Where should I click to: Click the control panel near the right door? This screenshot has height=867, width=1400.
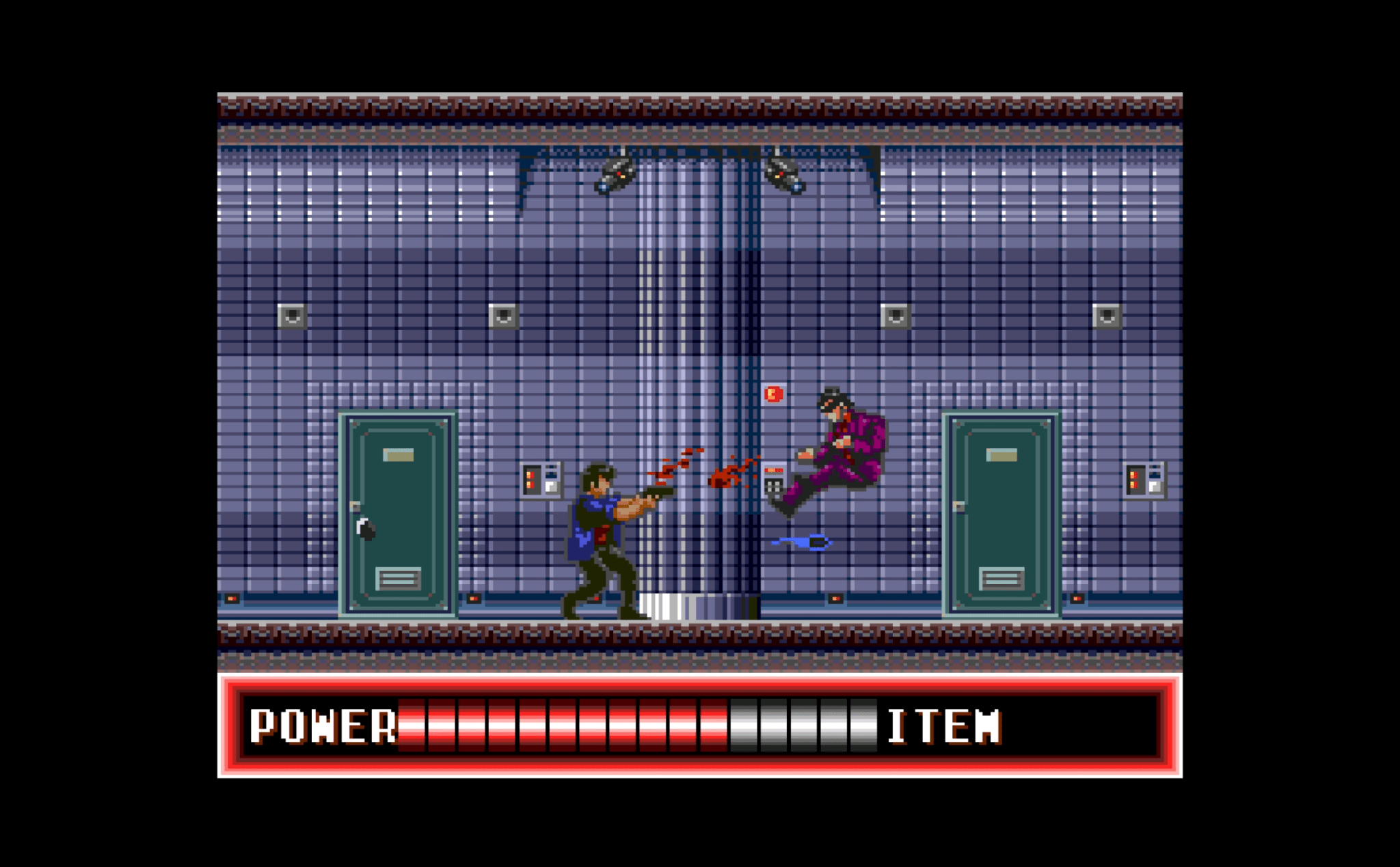(1144, 480)
